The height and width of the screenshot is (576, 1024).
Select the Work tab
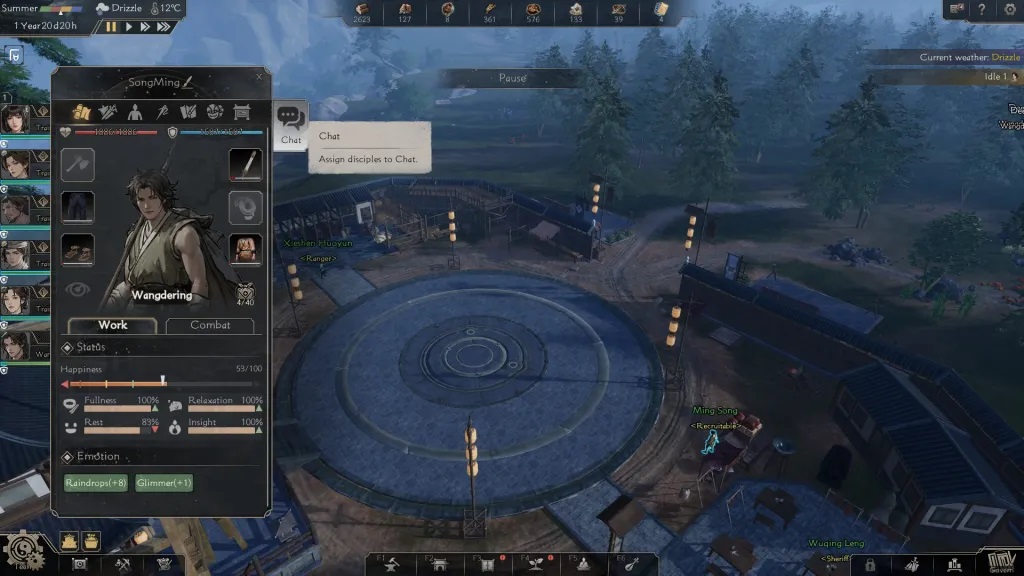click(112, 325)
